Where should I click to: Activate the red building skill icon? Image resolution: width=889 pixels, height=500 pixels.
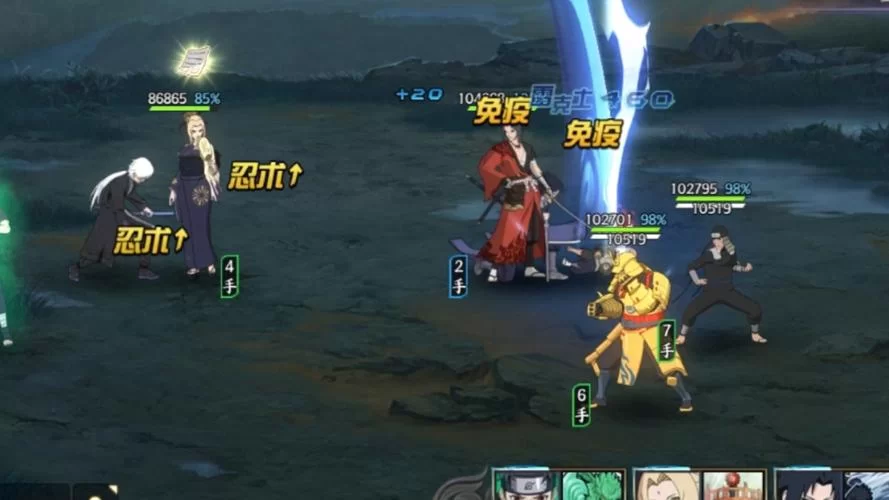click(x=733, y=486)
